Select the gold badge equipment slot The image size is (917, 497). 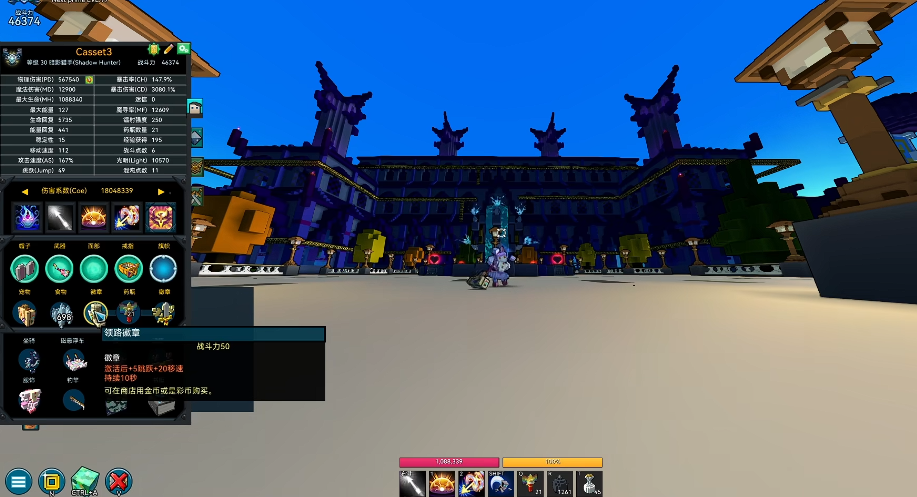(94, 313)
